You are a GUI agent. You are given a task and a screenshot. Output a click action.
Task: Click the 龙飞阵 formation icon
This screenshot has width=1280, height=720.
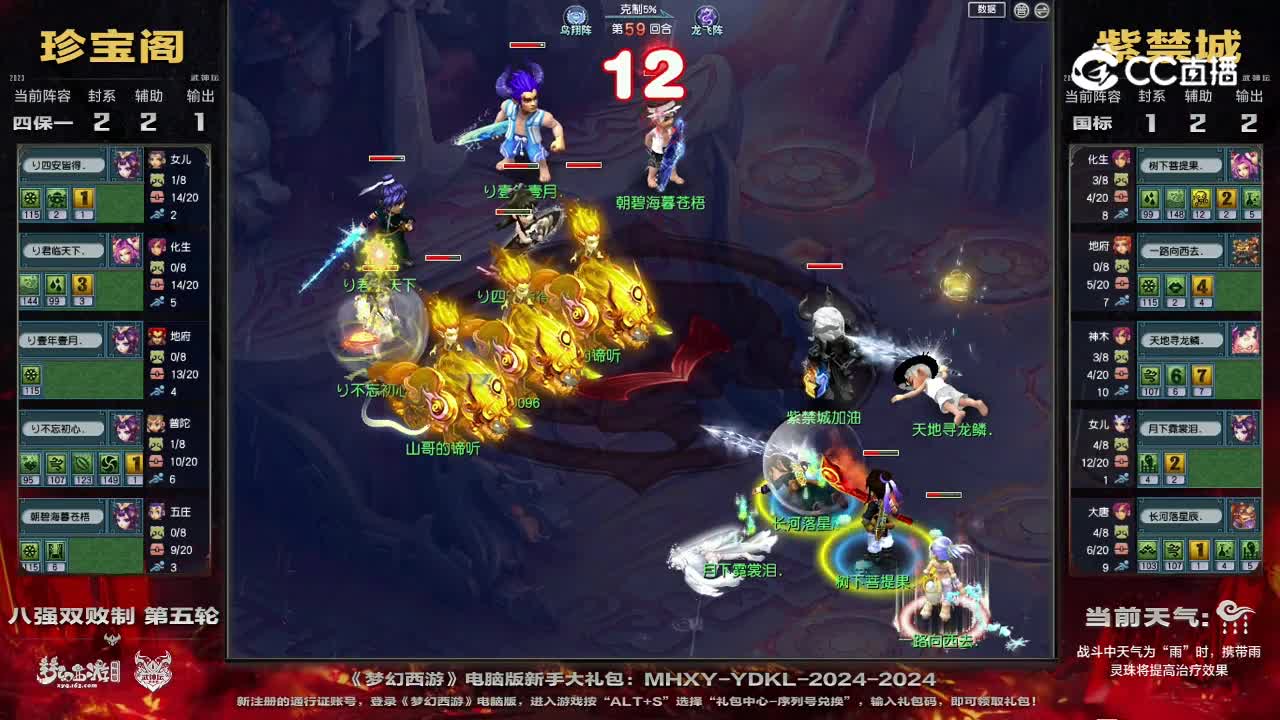pos(704,15)
